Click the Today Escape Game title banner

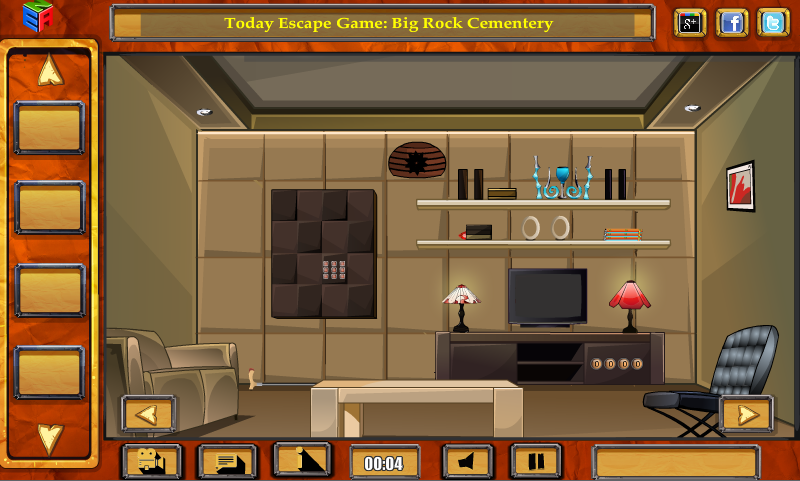(388, 23)
